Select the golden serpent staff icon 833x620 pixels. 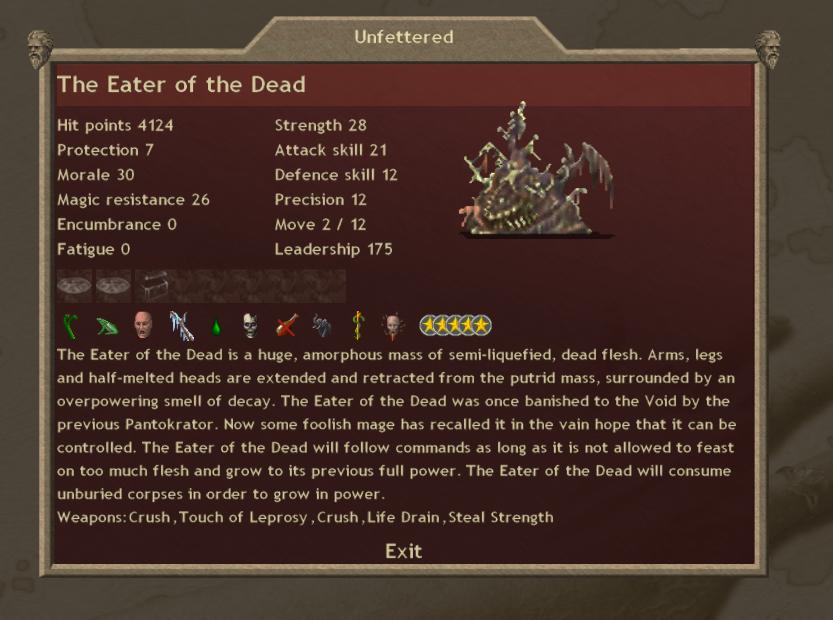pos(357,325)
